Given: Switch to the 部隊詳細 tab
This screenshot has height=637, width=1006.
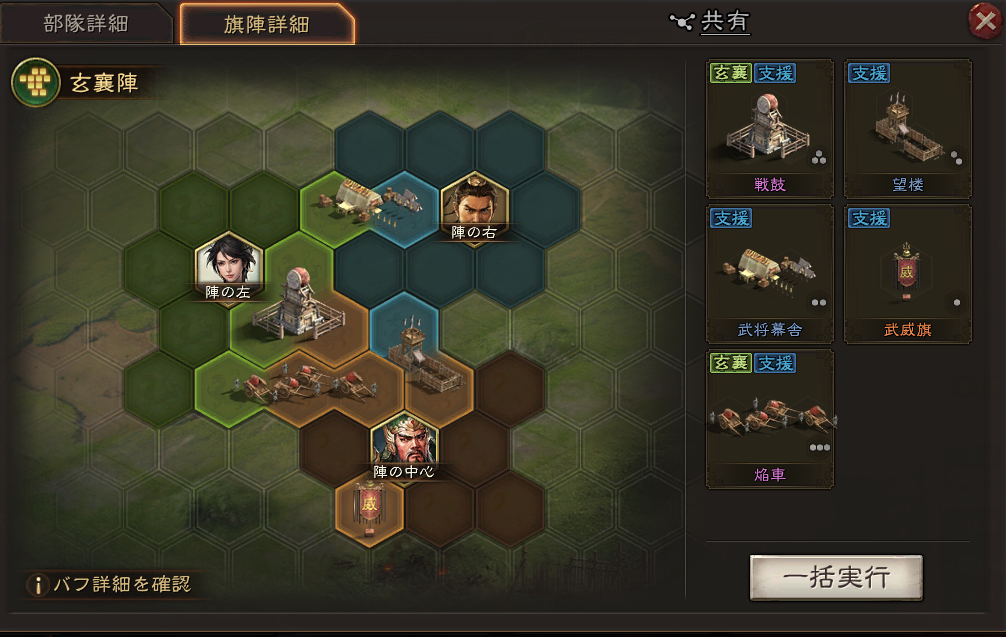Looking at the screenshot, I should click(86, 24).
